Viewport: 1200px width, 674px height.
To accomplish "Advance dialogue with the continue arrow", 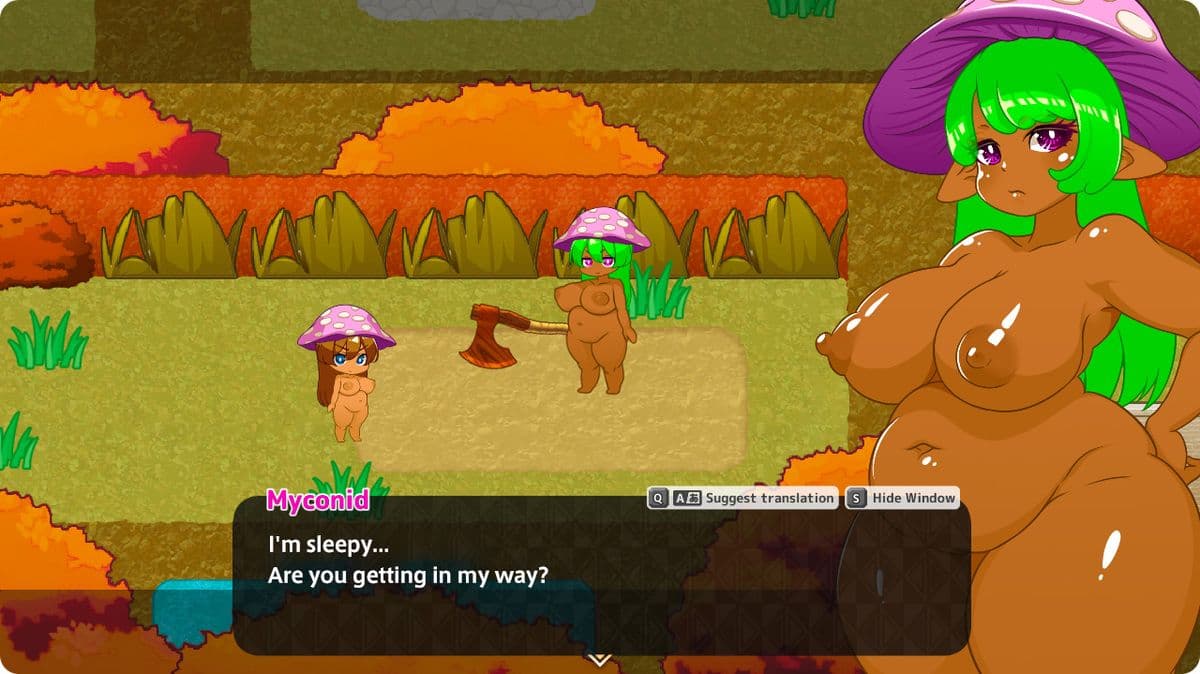I will 599,659.
